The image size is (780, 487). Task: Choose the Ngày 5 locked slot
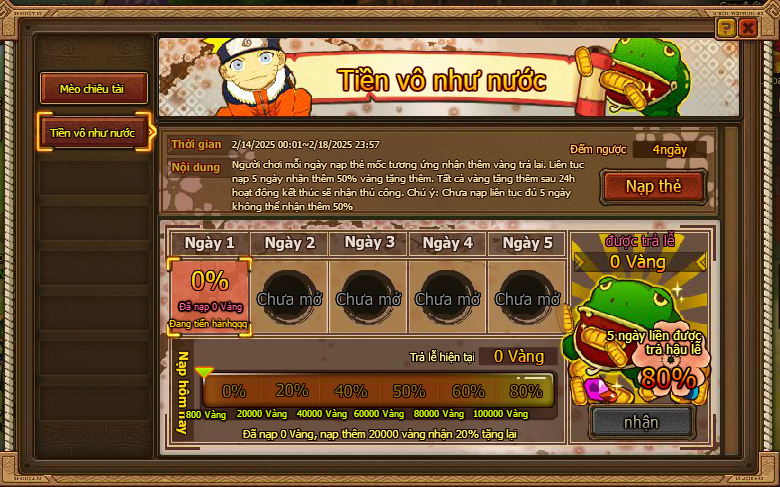click(527, 296)
